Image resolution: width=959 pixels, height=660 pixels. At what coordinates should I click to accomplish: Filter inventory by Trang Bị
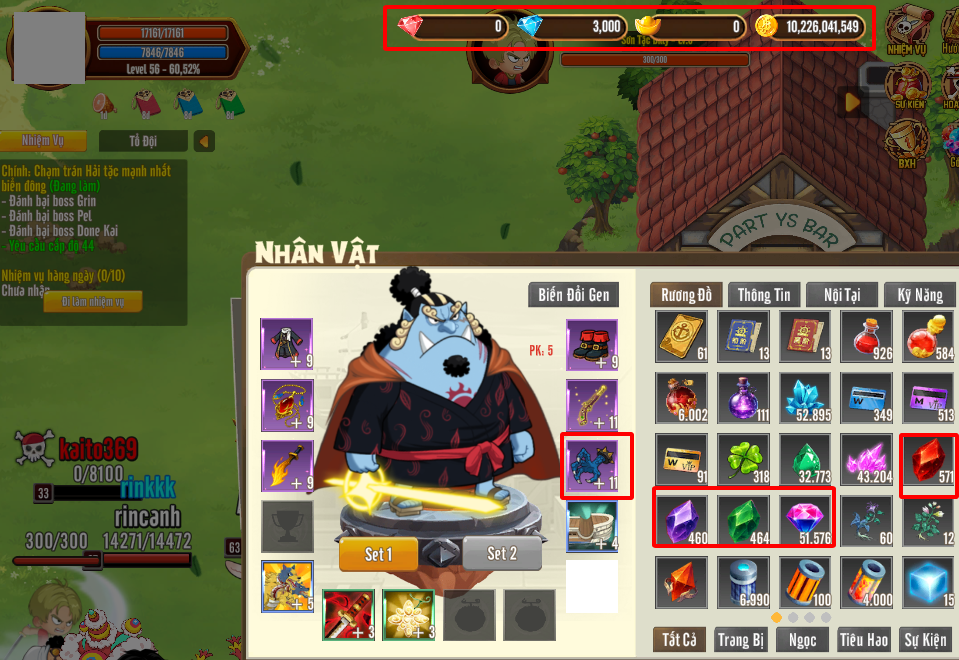740,639
